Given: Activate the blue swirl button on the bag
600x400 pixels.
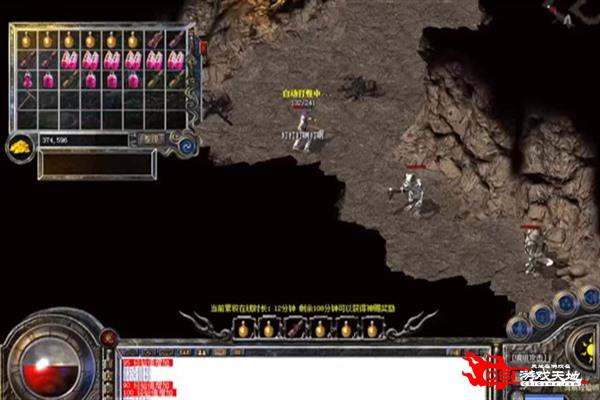Looking at the screenshot, I should (185, 146).
